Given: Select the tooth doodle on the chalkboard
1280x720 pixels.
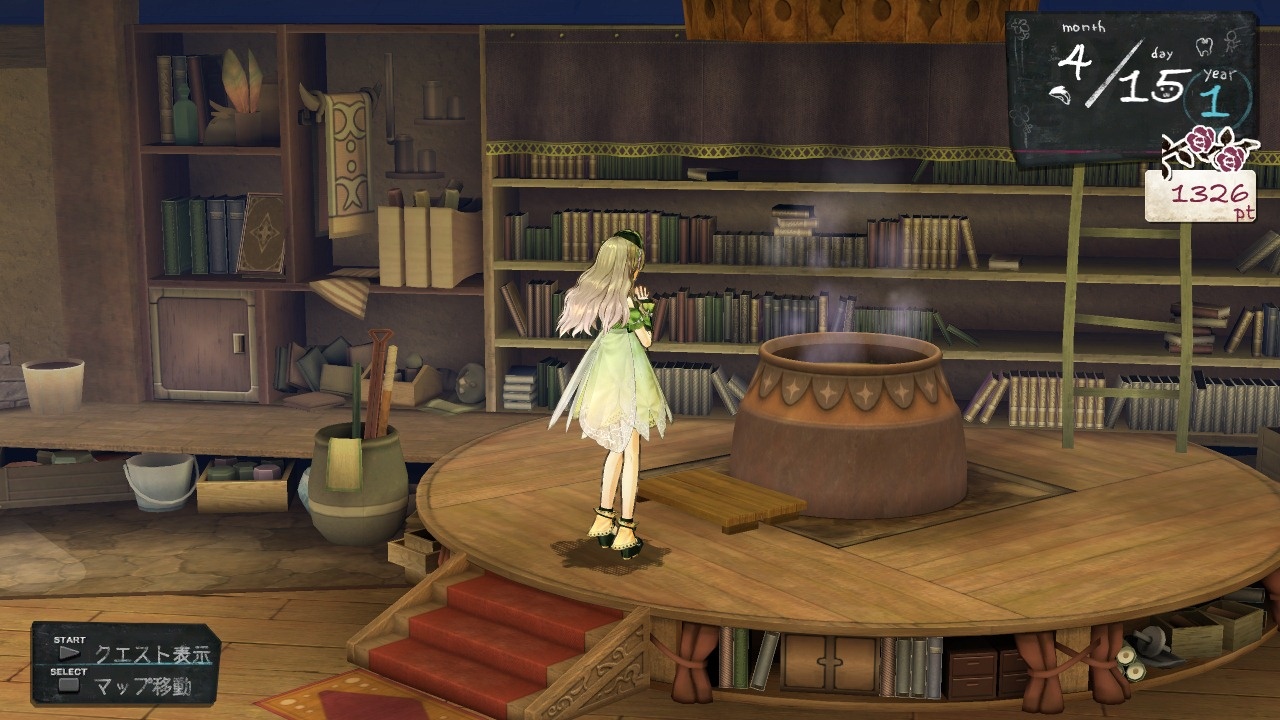Looking at the screenshot, I should (1203, 45).
